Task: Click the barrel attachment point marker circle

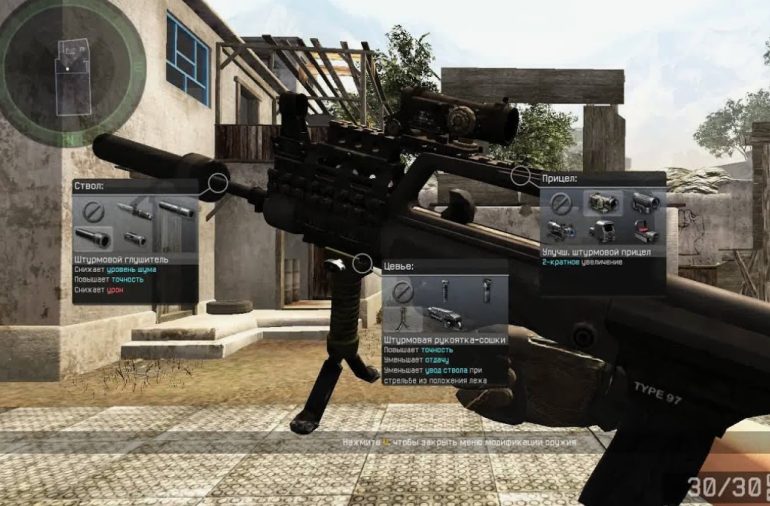Action: [x=217, y=183]
